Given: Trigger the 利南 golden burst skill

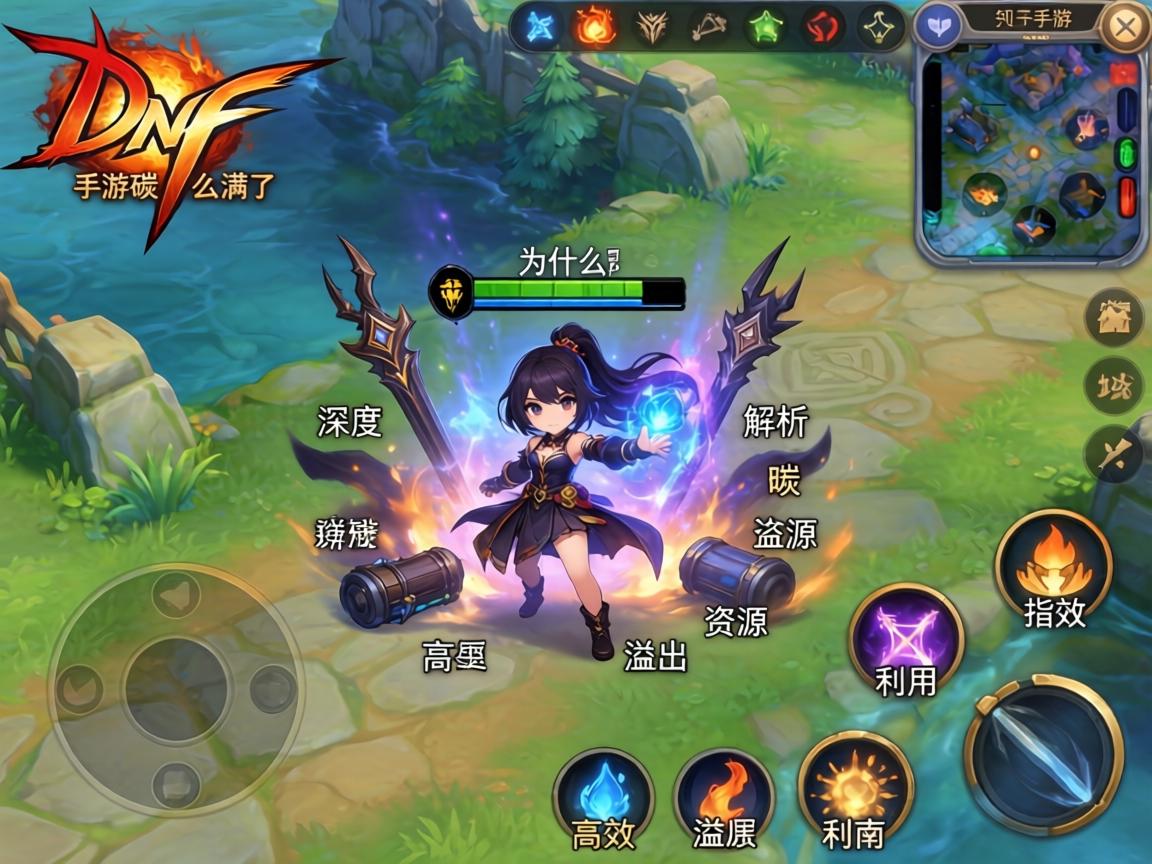Looking at the screenshot, I should point(855,790).
